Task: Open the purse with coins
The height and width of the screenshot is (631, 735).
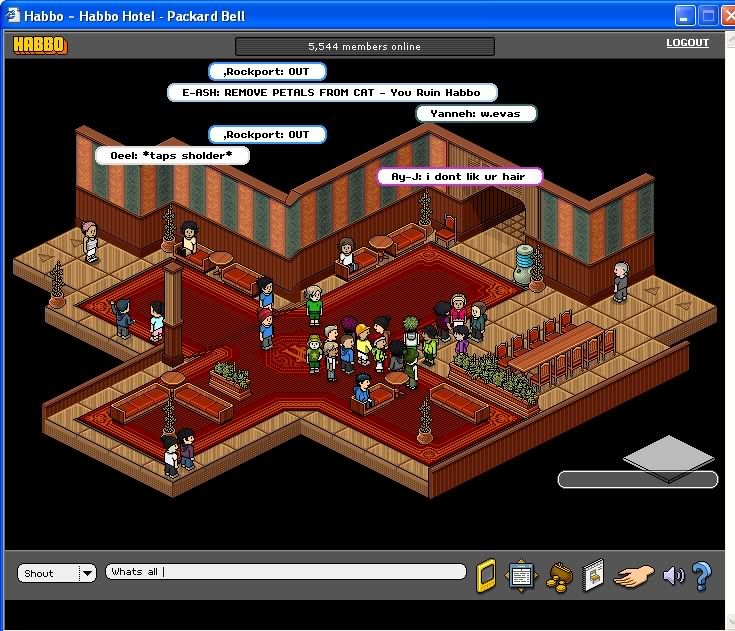Action: pyautogui.click(x=558, y=576)
